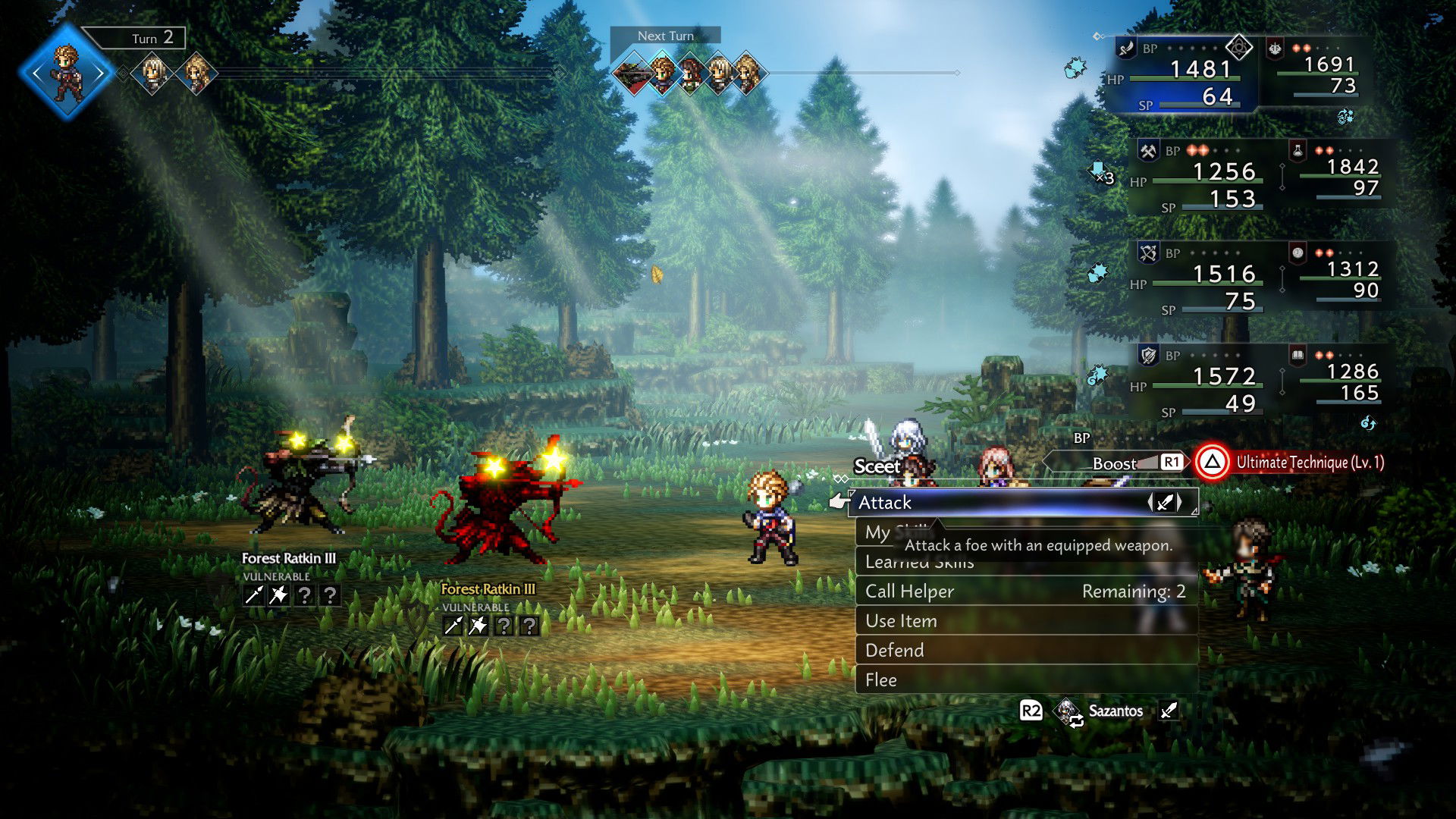Click the right arrow on the turn-order portrait selector
Image resolution: width=1456 pixels, height=819 pixels.
[x=97, y=73]
